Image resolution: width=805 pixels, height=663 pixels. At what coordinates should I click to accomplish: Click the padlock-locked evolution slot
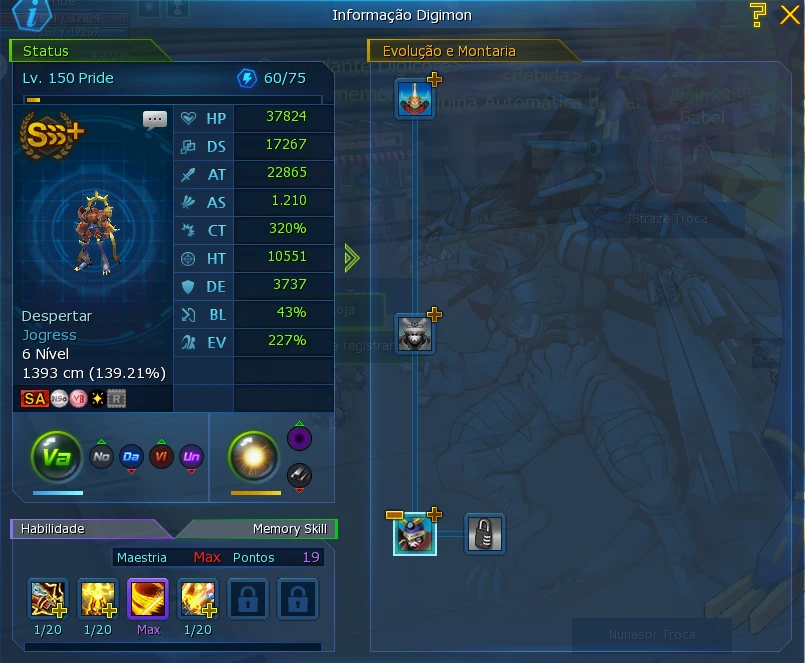[x=485, y=534]
